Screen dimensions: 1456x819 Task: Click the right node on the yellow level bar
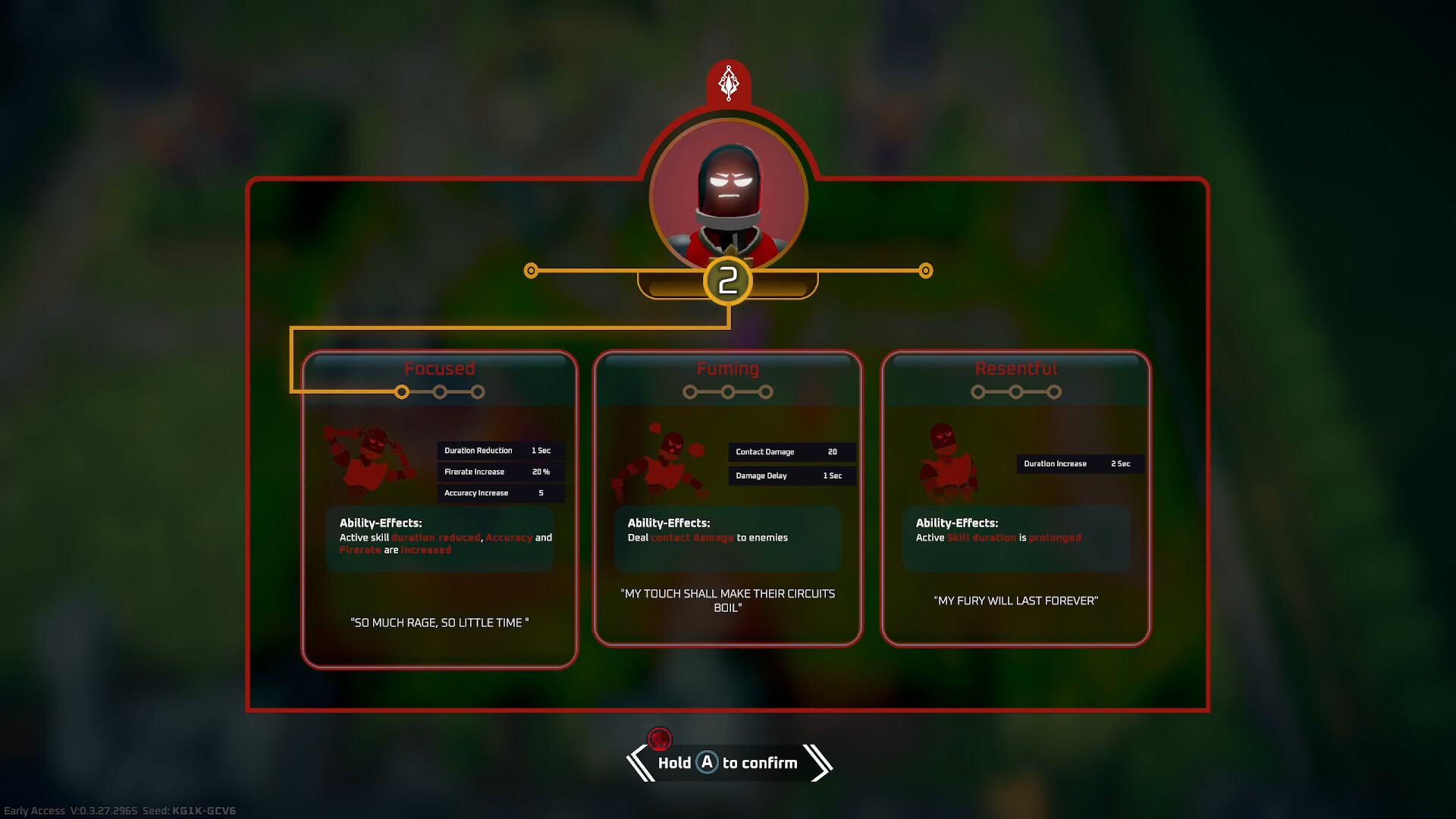click(x=926, y=270)
